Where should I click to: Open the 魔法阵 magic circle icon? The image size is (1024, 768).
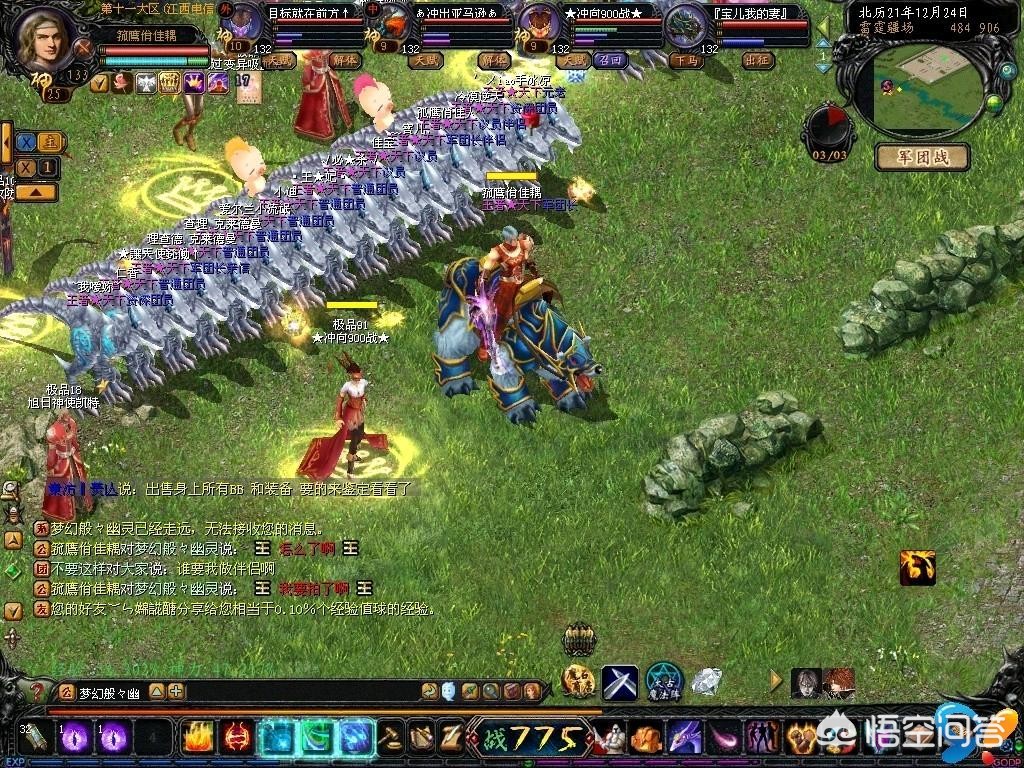663,682
